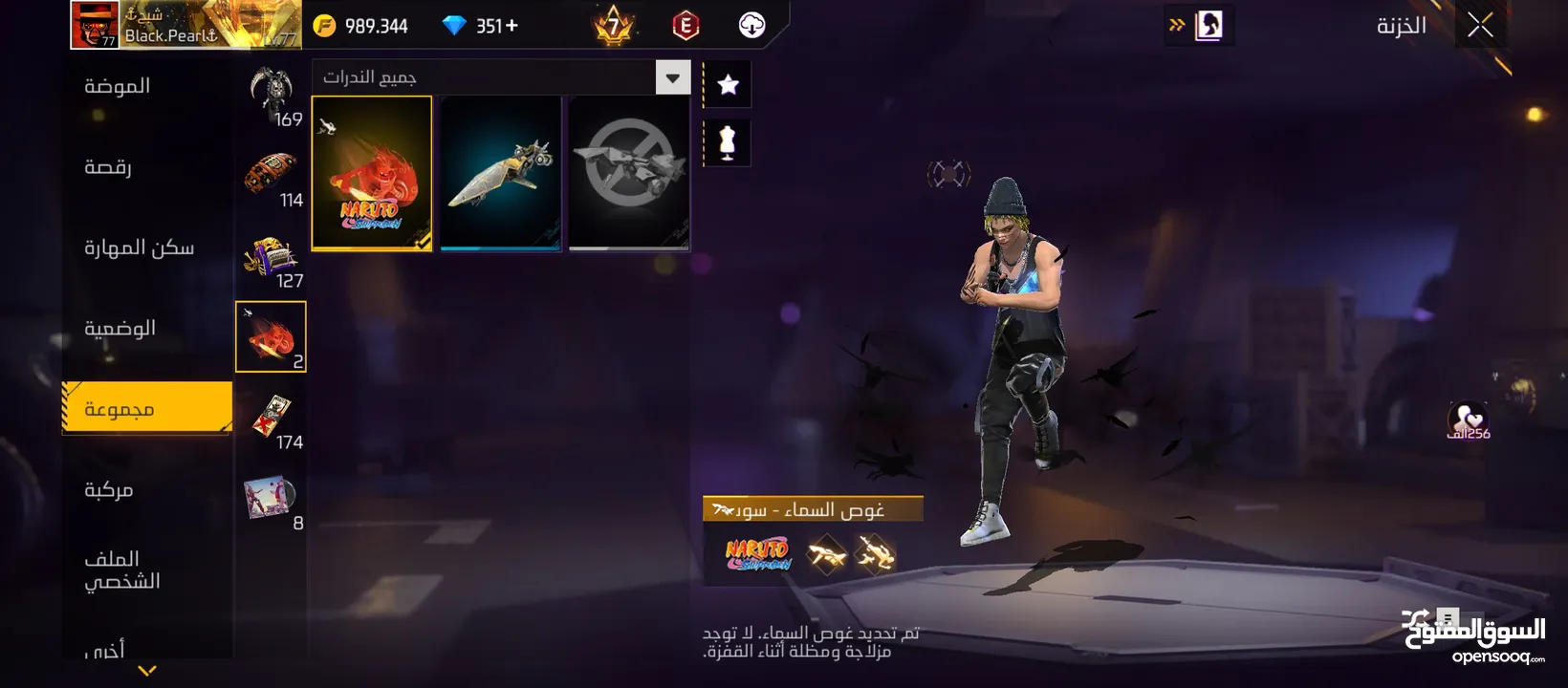Select the الوضعية category
The width and height of the screenshot is (1568, 688).
[120, 329]
